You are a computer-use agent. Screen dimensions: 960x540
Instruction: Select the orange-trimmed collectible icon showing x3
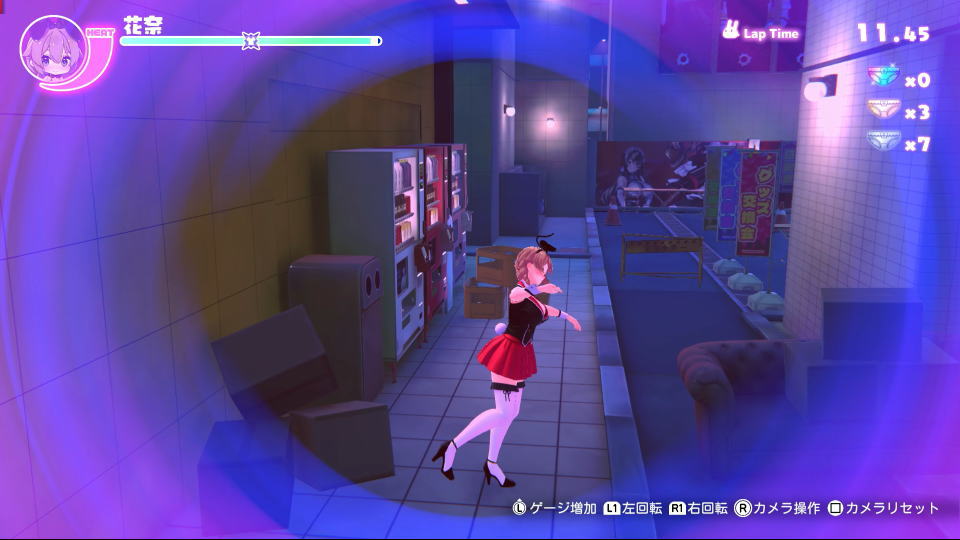click(882, 111)
